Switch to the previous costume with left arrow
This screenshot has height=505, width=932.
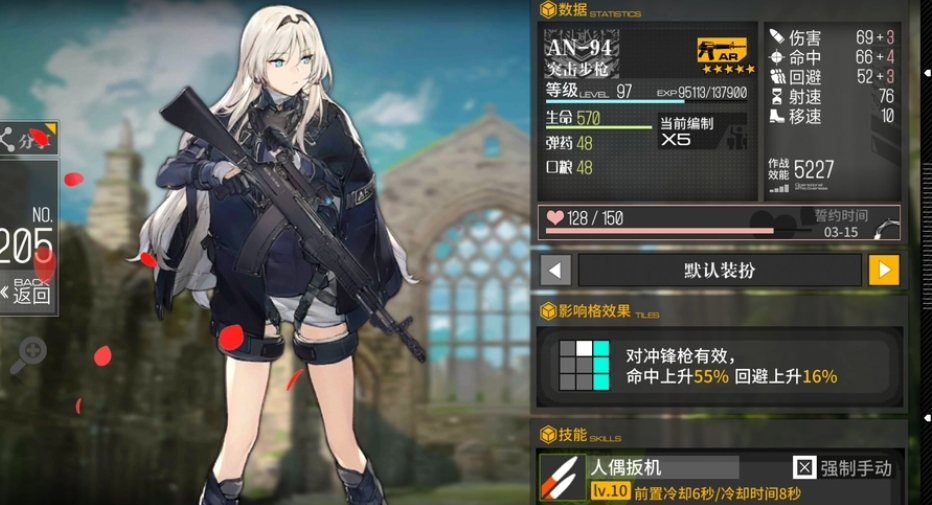coord(556,270)
